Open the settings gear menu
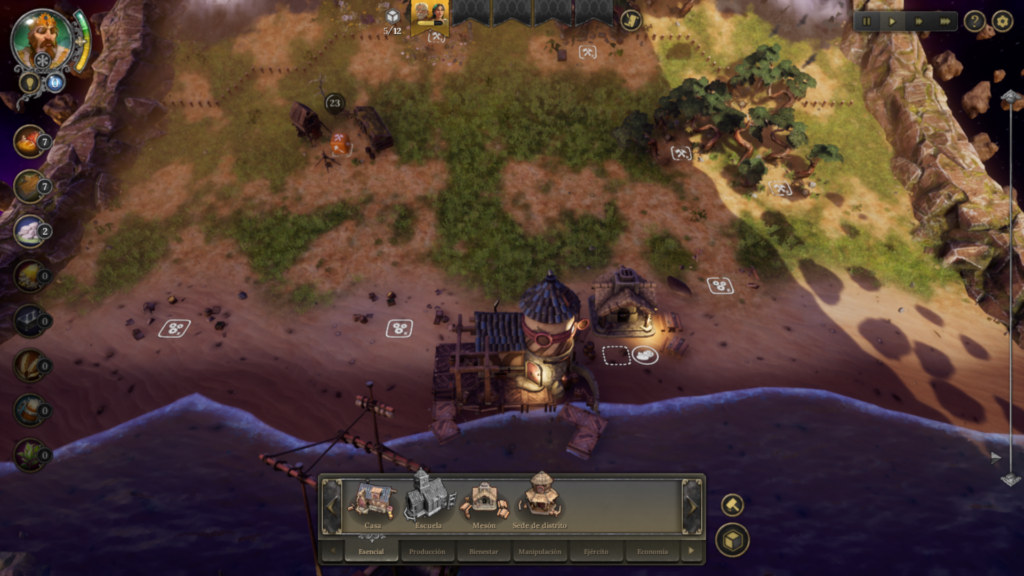Image resolution: width=1024 pixels, height=576 pixels. tap(1002, 20)
